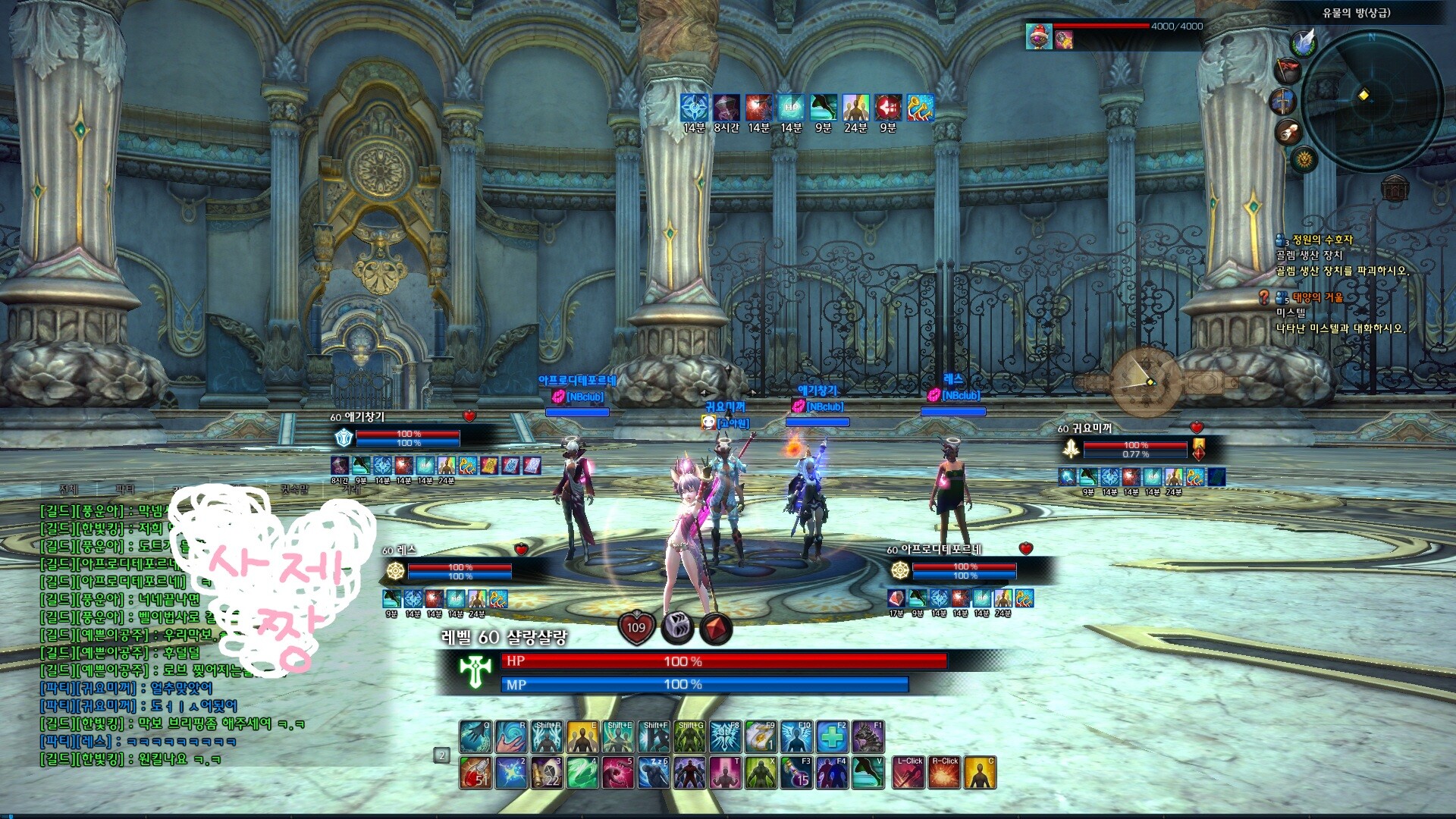Screen dimensions: 1456x819
Task: Activate the armored mount skill icon
Action: click(x=868, y=736)
